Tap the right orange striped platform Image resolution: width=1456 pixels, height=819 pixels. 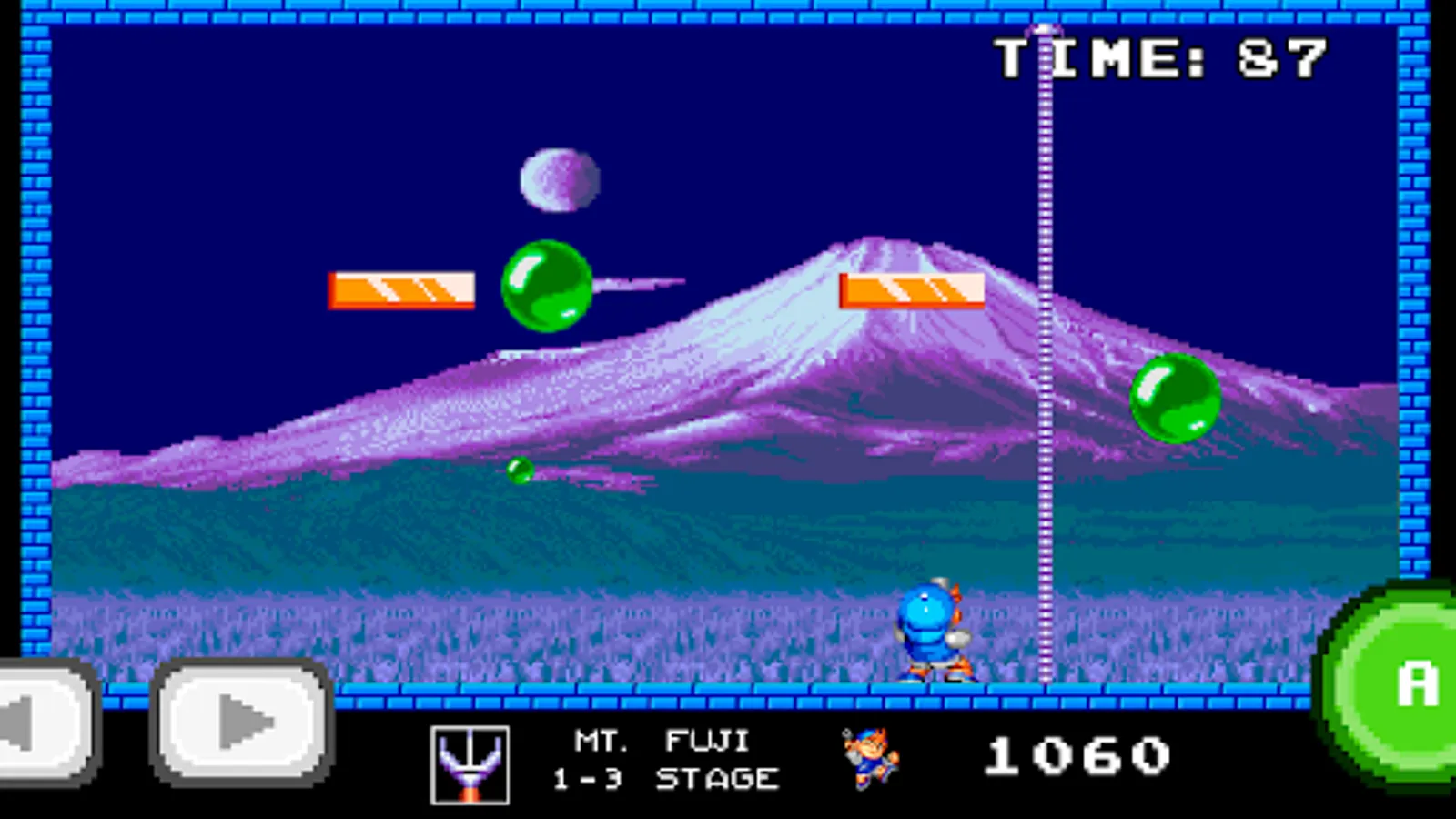[x=913, y=291]
